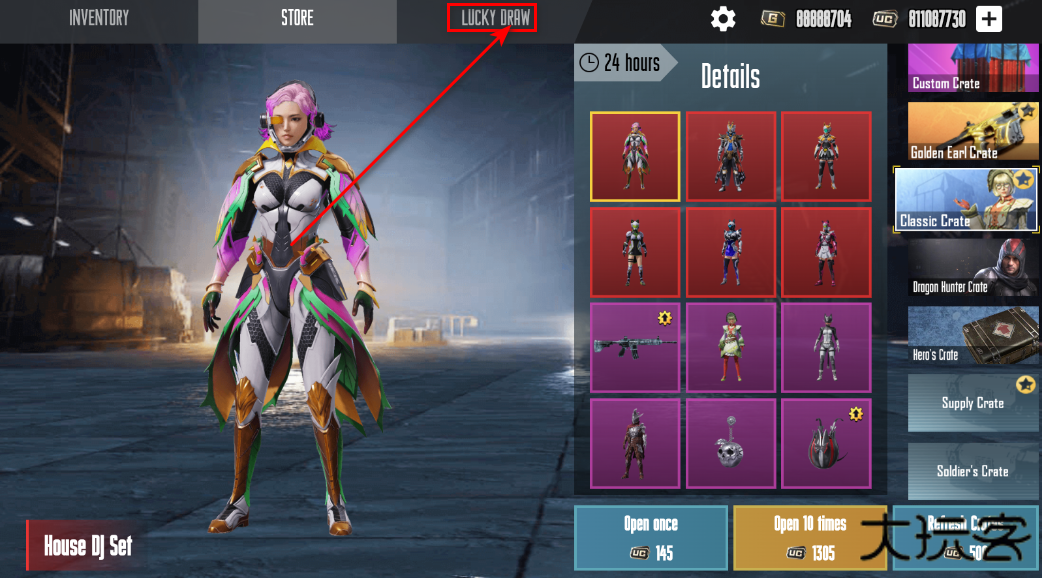Choose the Golden Earl Crate
Viewport: 1042px width, 578px height.
tap(973, 131)
